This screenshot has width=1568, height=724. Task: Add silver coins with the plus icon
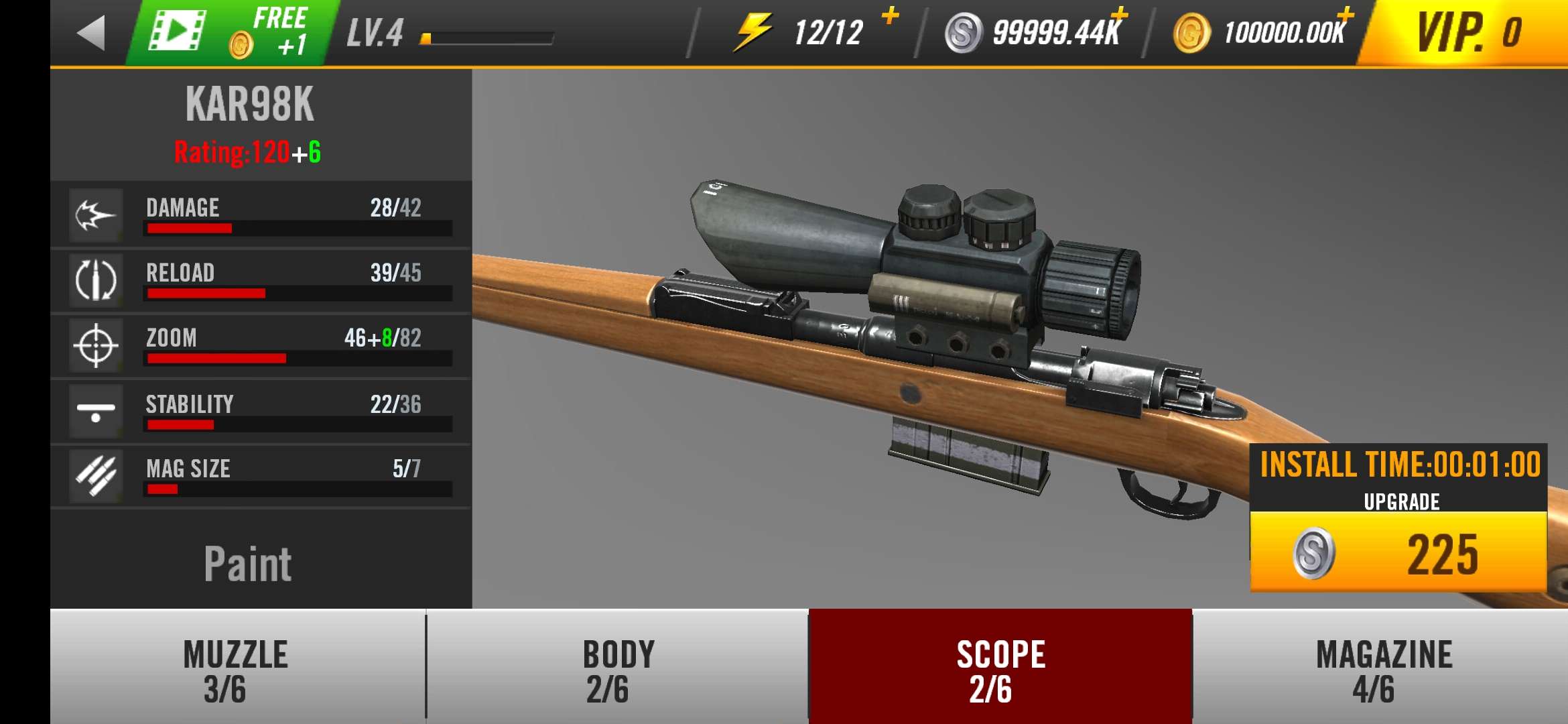click(x=1118, y=15)
